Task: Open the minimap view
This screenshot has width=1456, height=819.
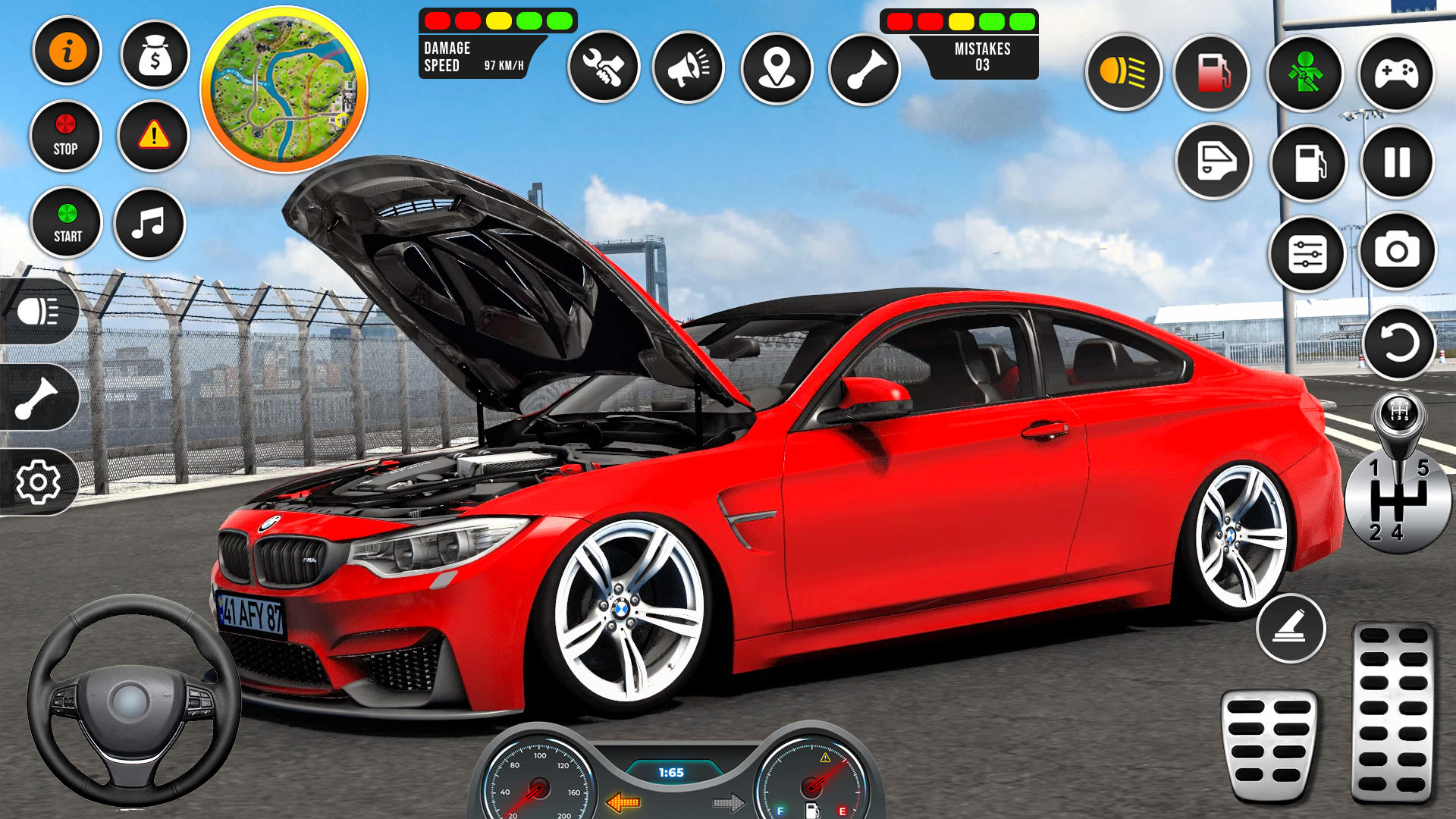Action: coord(283,86)
